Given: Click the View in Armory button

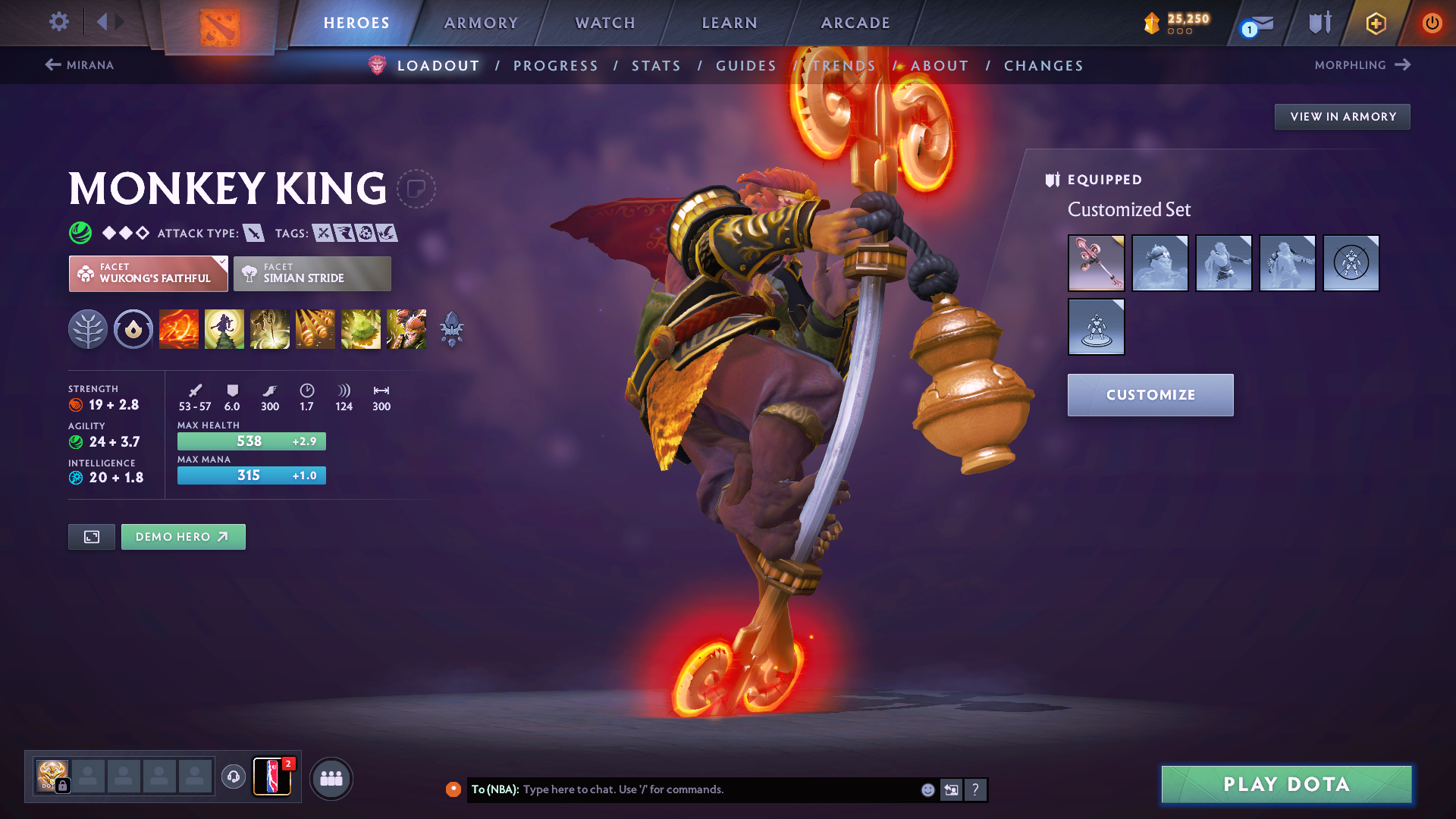Looking at the screenshot, I should coord(1342,117).
